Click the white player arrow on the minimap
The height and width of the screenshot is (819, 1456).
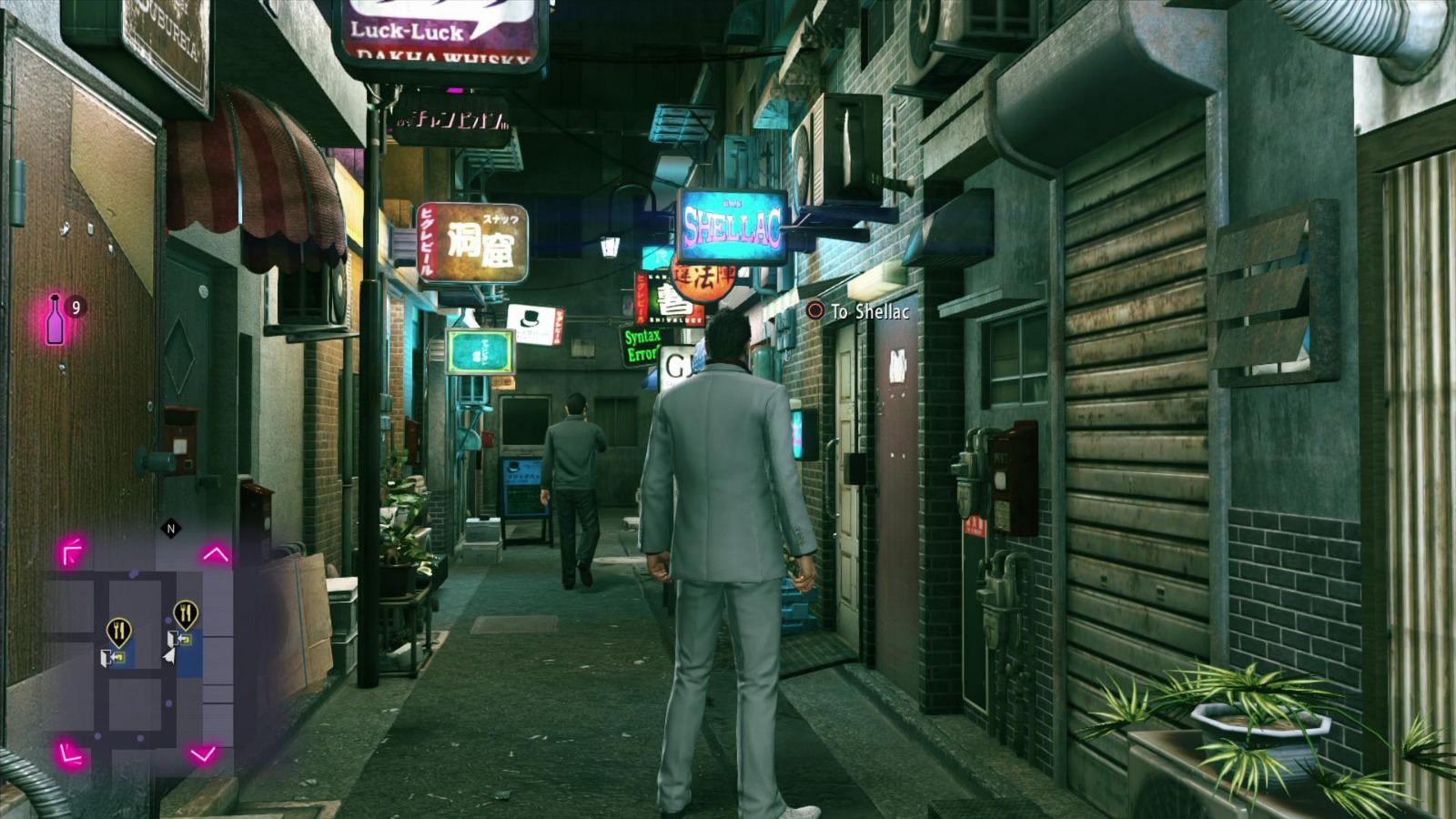pyautogui.click(x=169, y=655)
